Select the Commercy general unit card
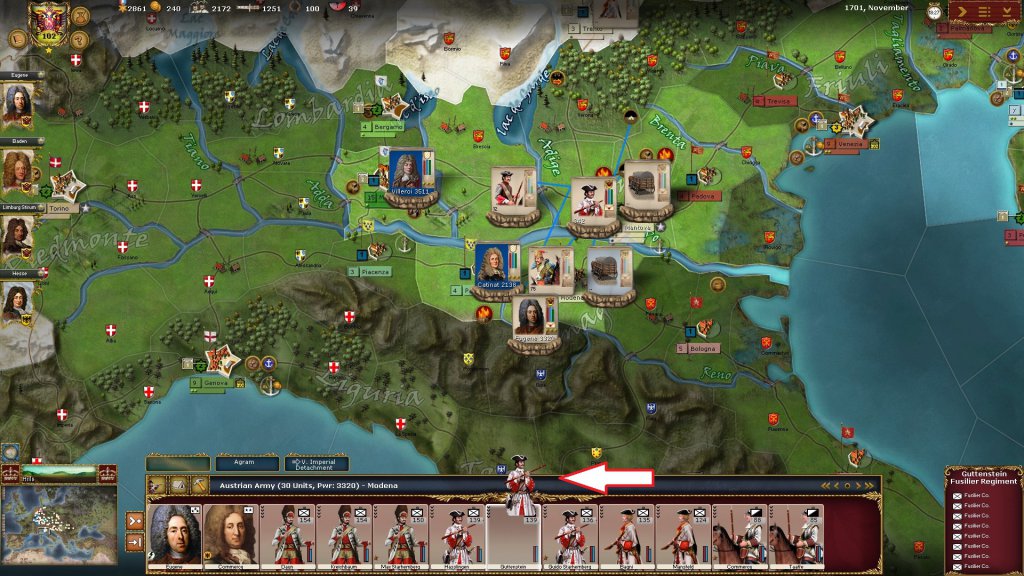This screenshot has width=1024, height=576. click(x=229, y=535)
